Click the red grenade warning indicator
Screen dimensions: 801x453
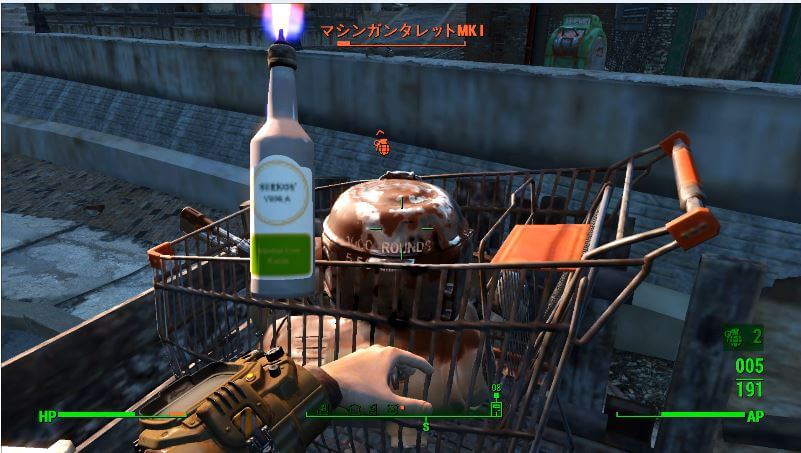click(x=381, y=146)
